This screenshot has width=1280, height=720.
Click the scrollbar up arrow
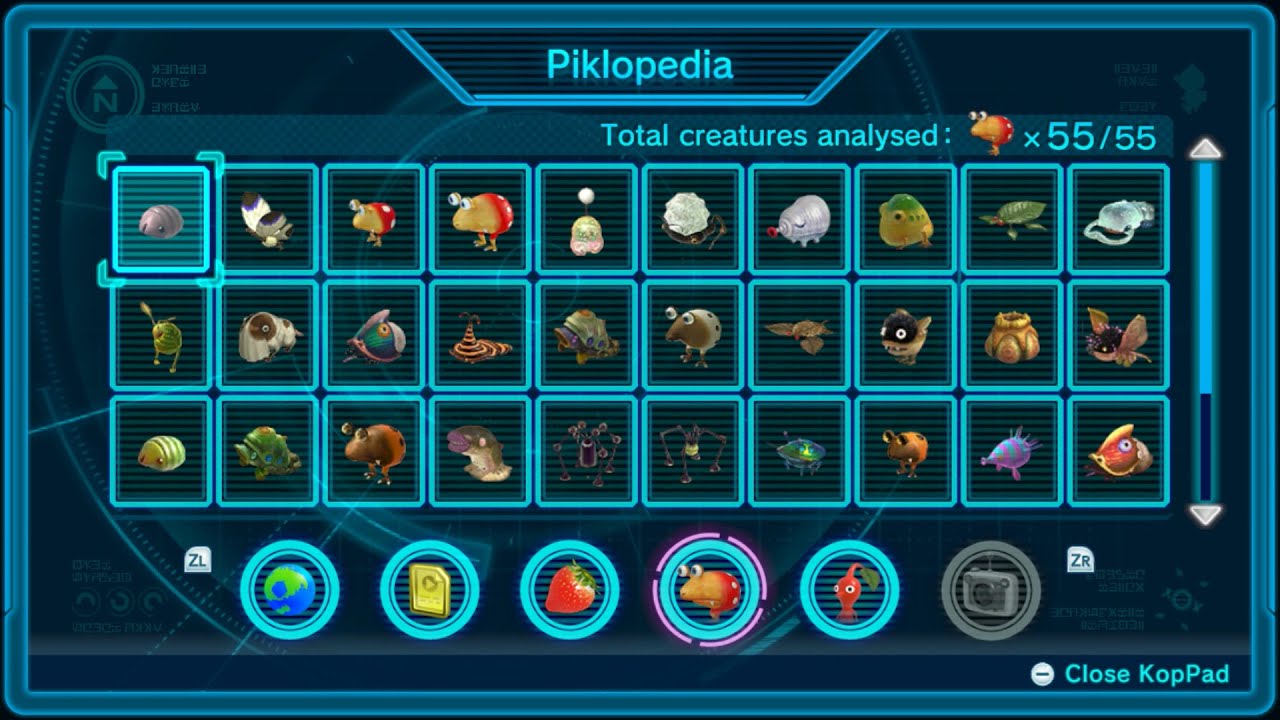(1206, 149)
